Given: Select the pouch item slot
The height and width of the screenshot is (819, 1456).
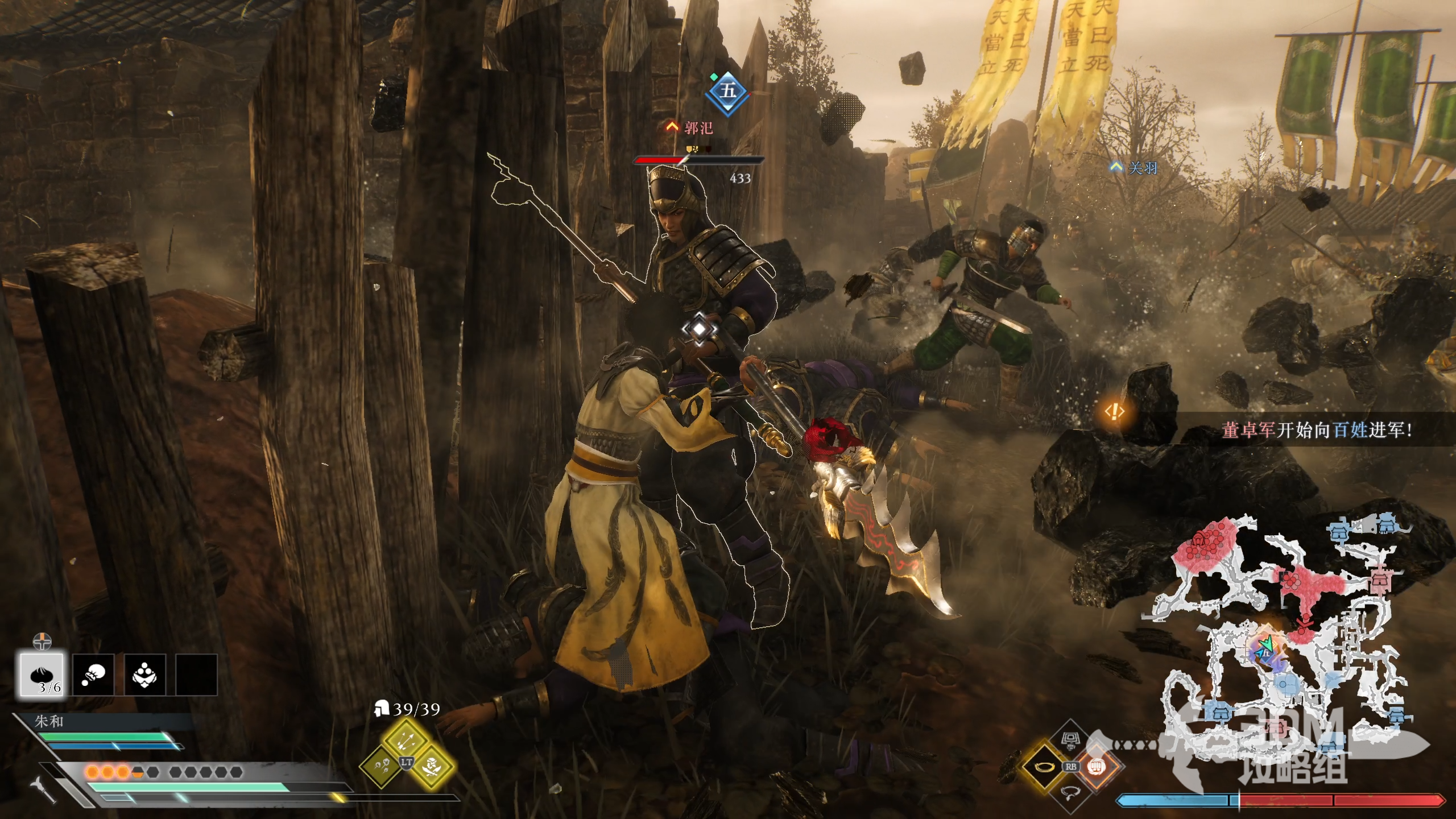Looking at the screenshot, I should [x=93, y=675].
